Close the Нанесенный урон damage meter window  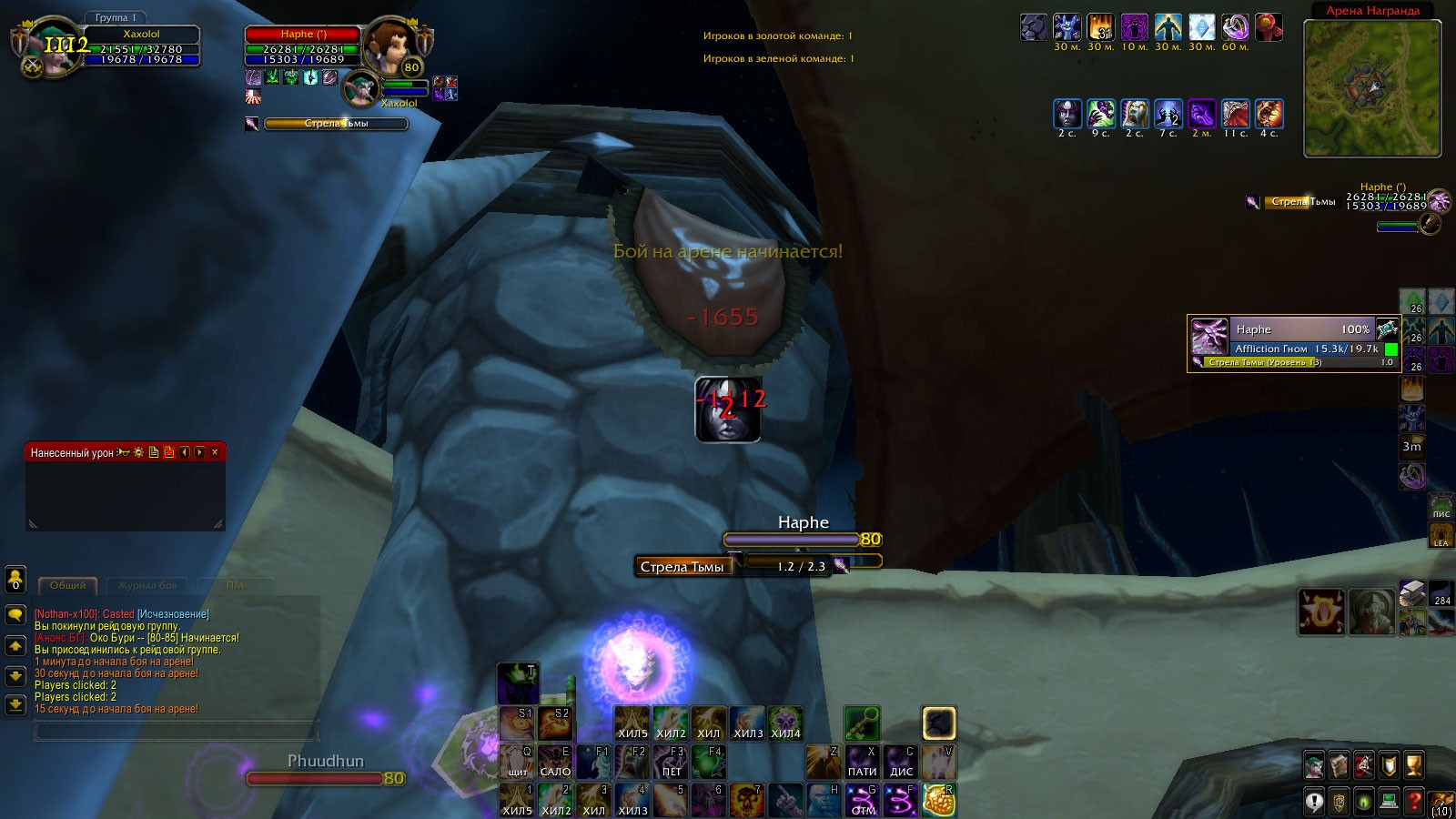click(x=215, y=452)
